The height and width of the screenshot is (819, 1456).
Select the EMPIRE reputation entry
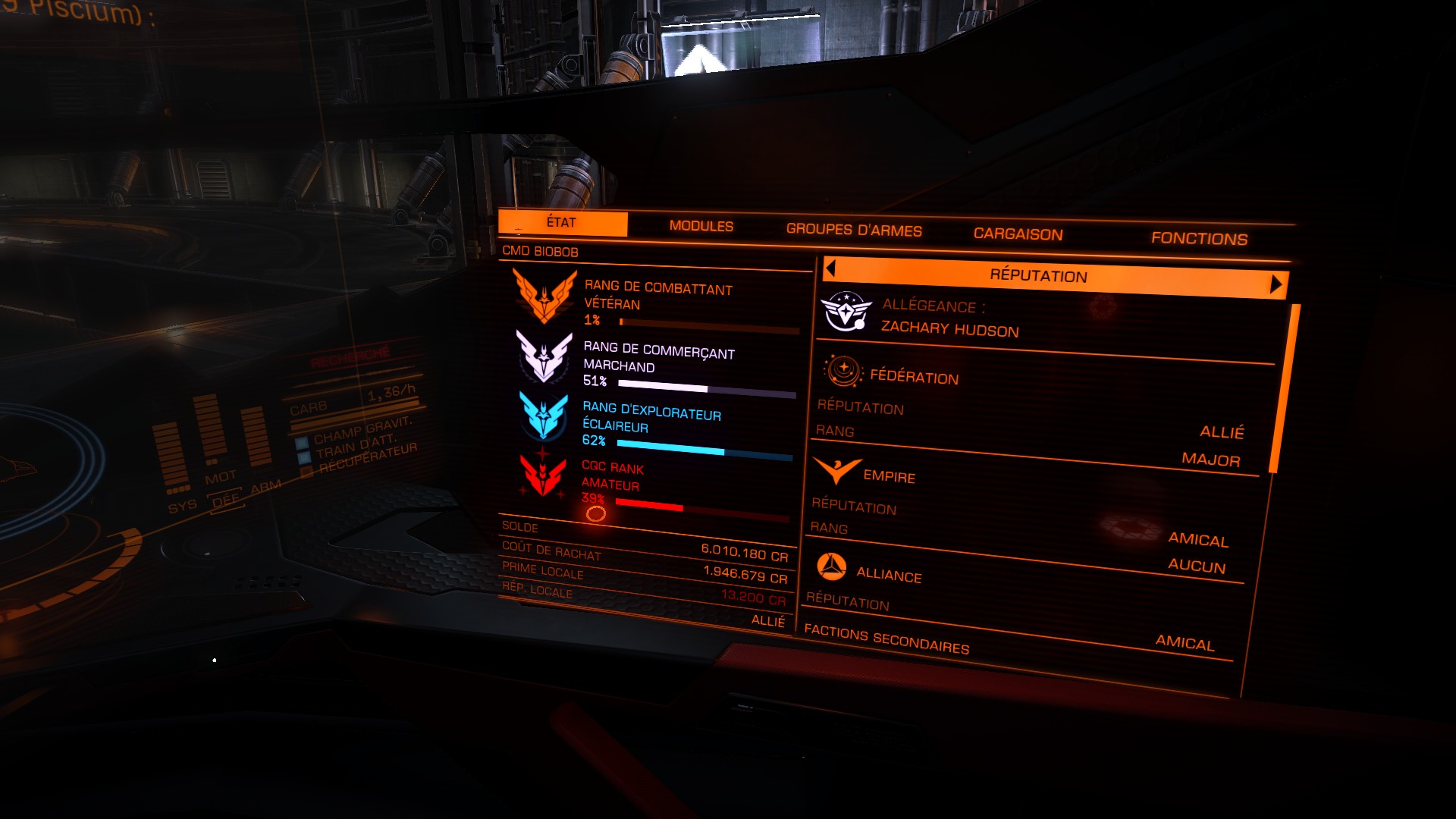(889, 476)
